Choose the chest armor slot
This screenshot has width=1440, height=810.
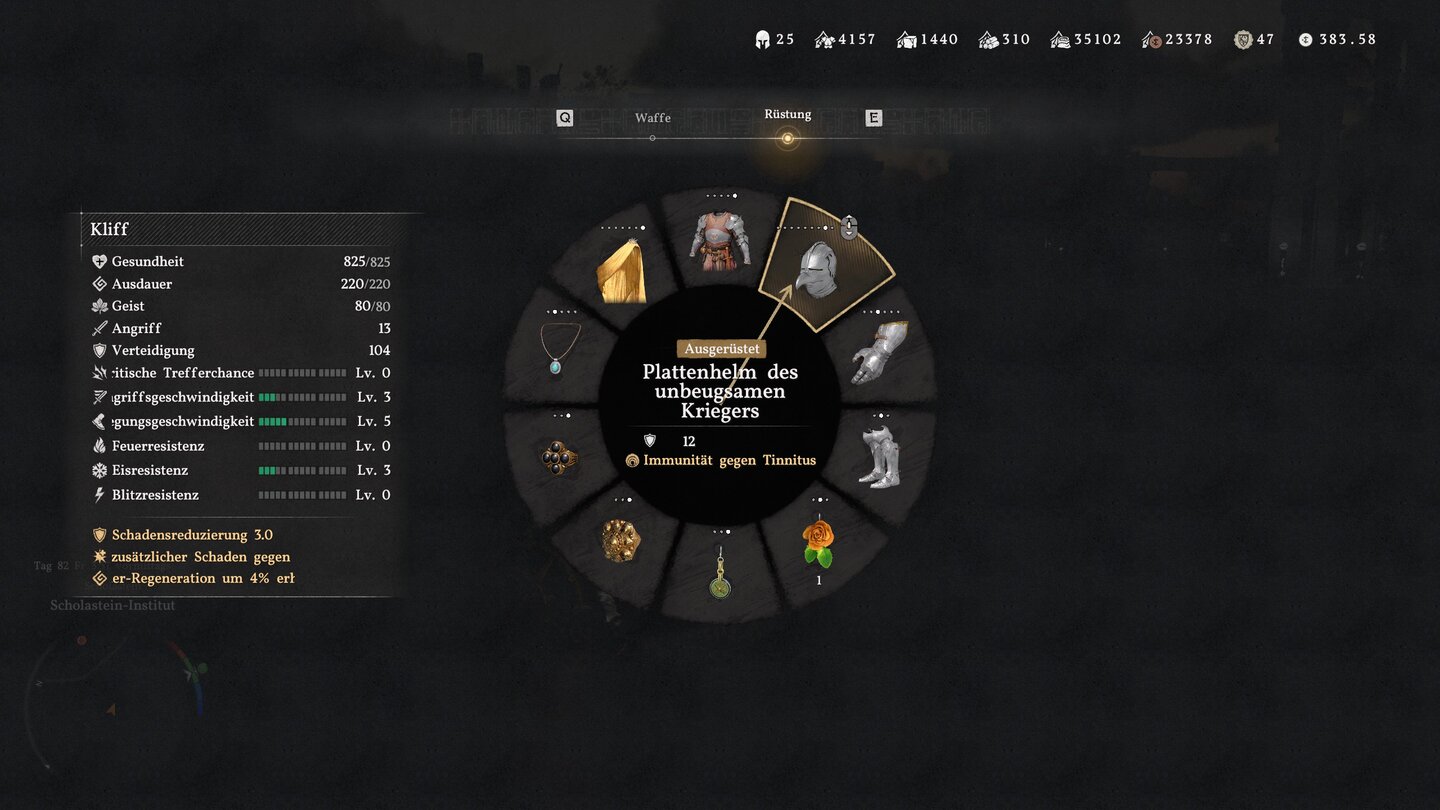tap(719, 240)
